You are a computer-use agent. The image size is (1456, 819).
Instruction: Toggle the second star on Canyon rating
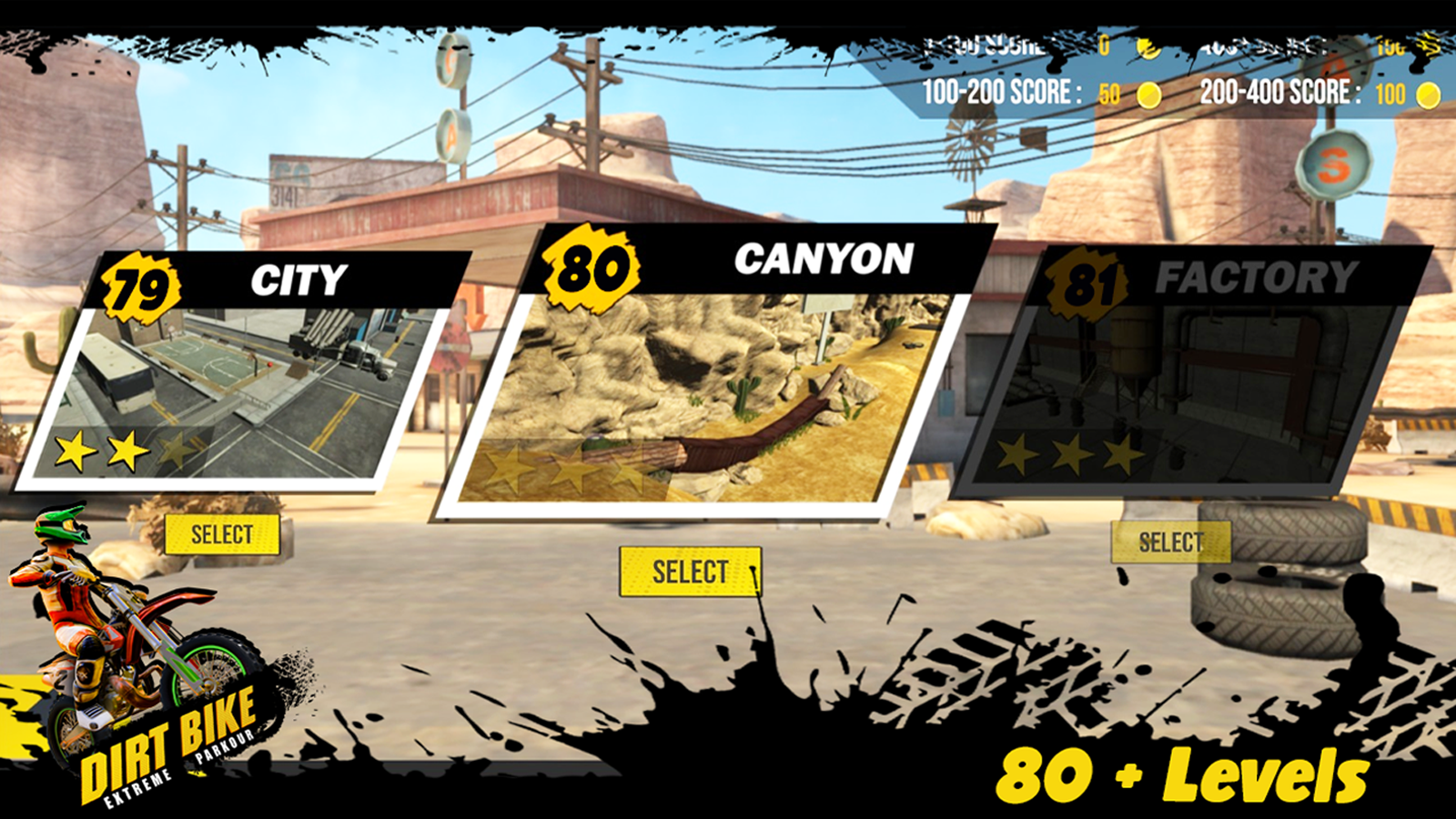click(x=573, y=468)
